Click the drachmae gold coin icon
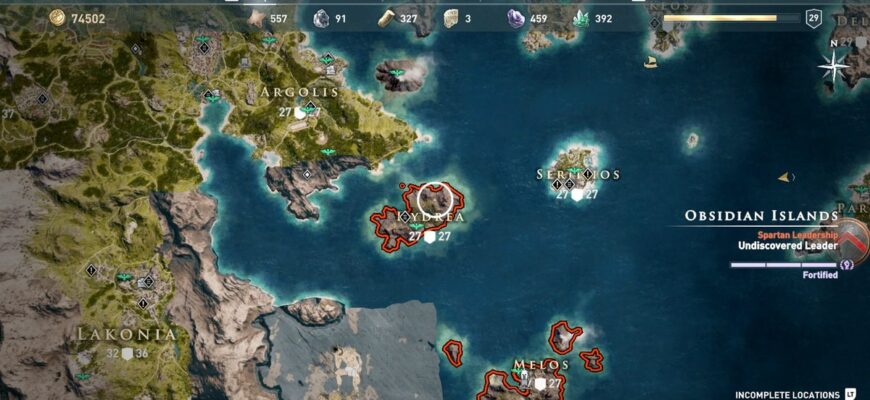This screenshot has height=400, width=870. (56, 17)
